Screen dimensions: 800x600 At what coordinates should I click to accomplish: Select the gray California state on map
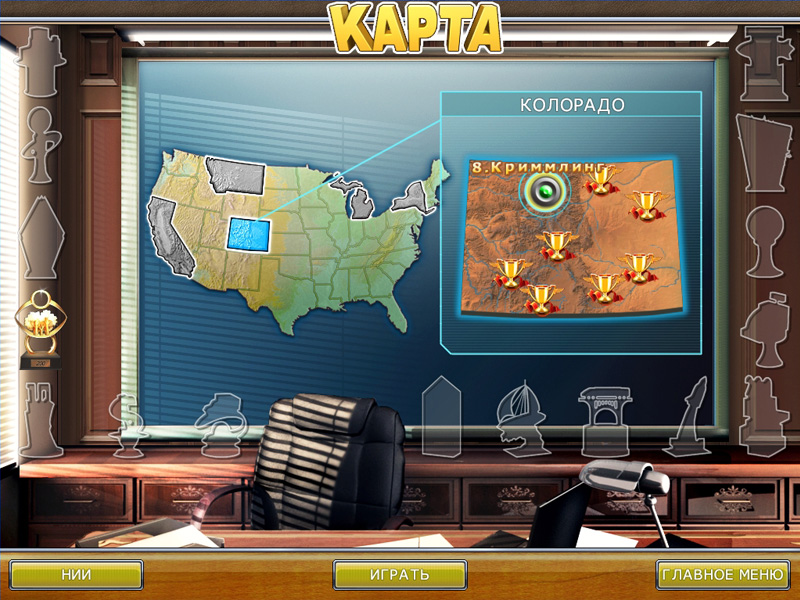(x=167, y=236)
